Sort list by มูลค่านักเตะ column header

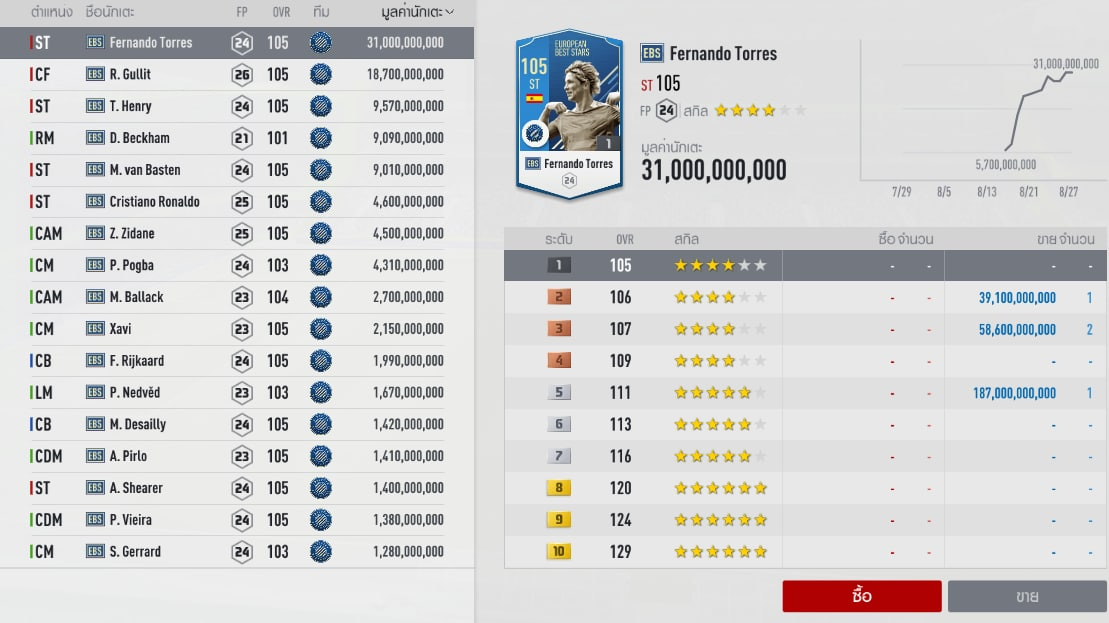417,12
